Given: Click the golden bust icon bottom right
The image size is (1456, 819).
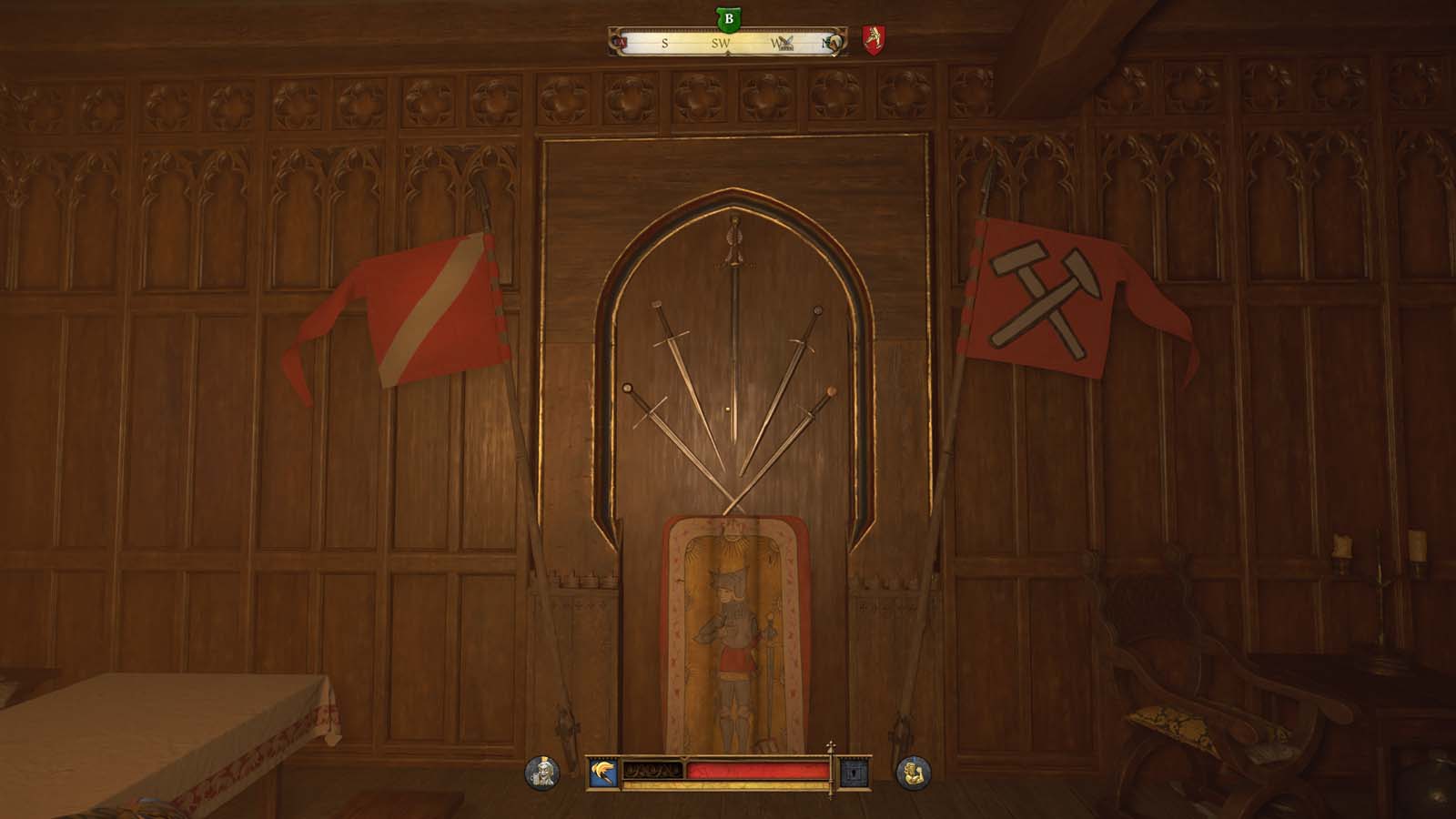Looking at the screenshot, I should pyautogui.click(x=912, y=771).
